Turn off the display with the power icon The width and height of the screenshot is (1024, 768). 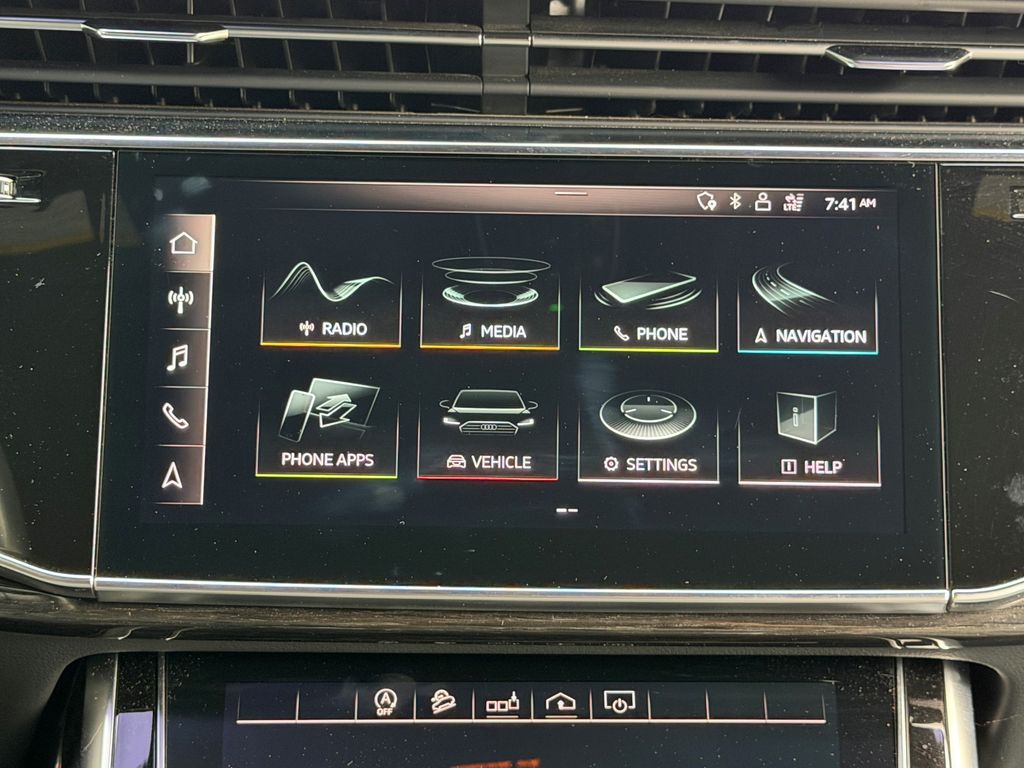[x=619, y=703]
